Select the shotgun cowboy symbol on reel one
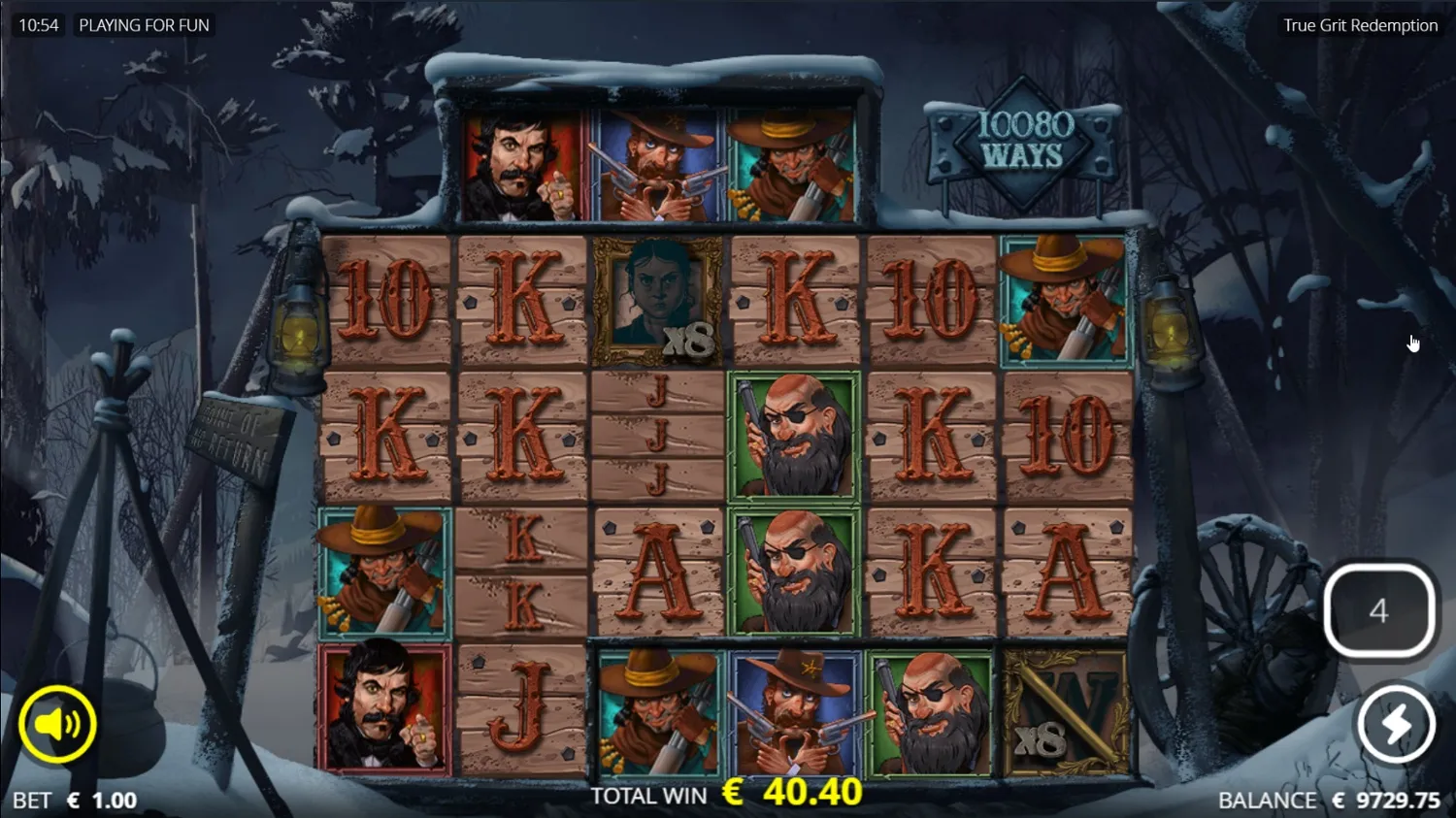The image size is (1456, 818). point(381,573)
